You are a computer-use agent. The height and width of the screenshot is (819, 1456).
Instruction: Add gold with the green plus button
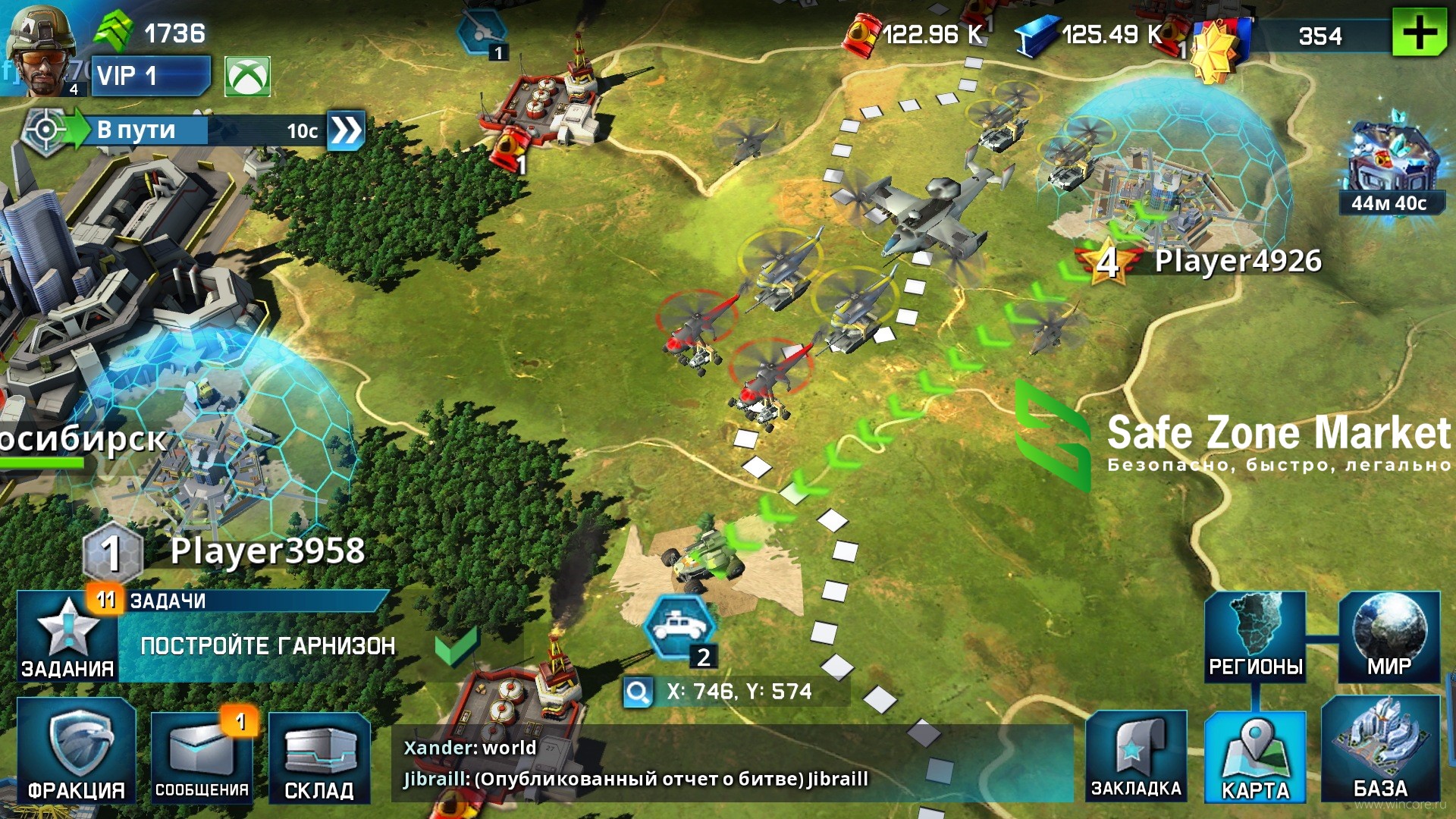(1419, 33)
